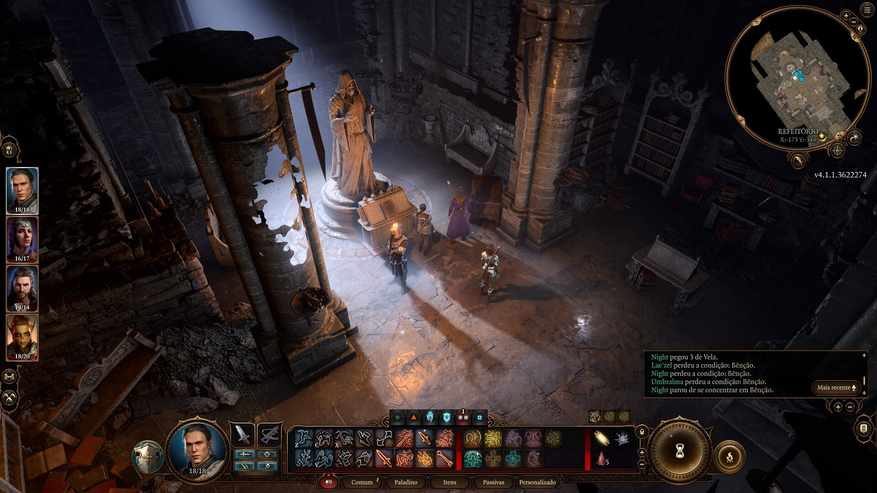Open the Paladino hotbar tab
The height and width of the screenshot is (493, 877).
pos(404,482)
